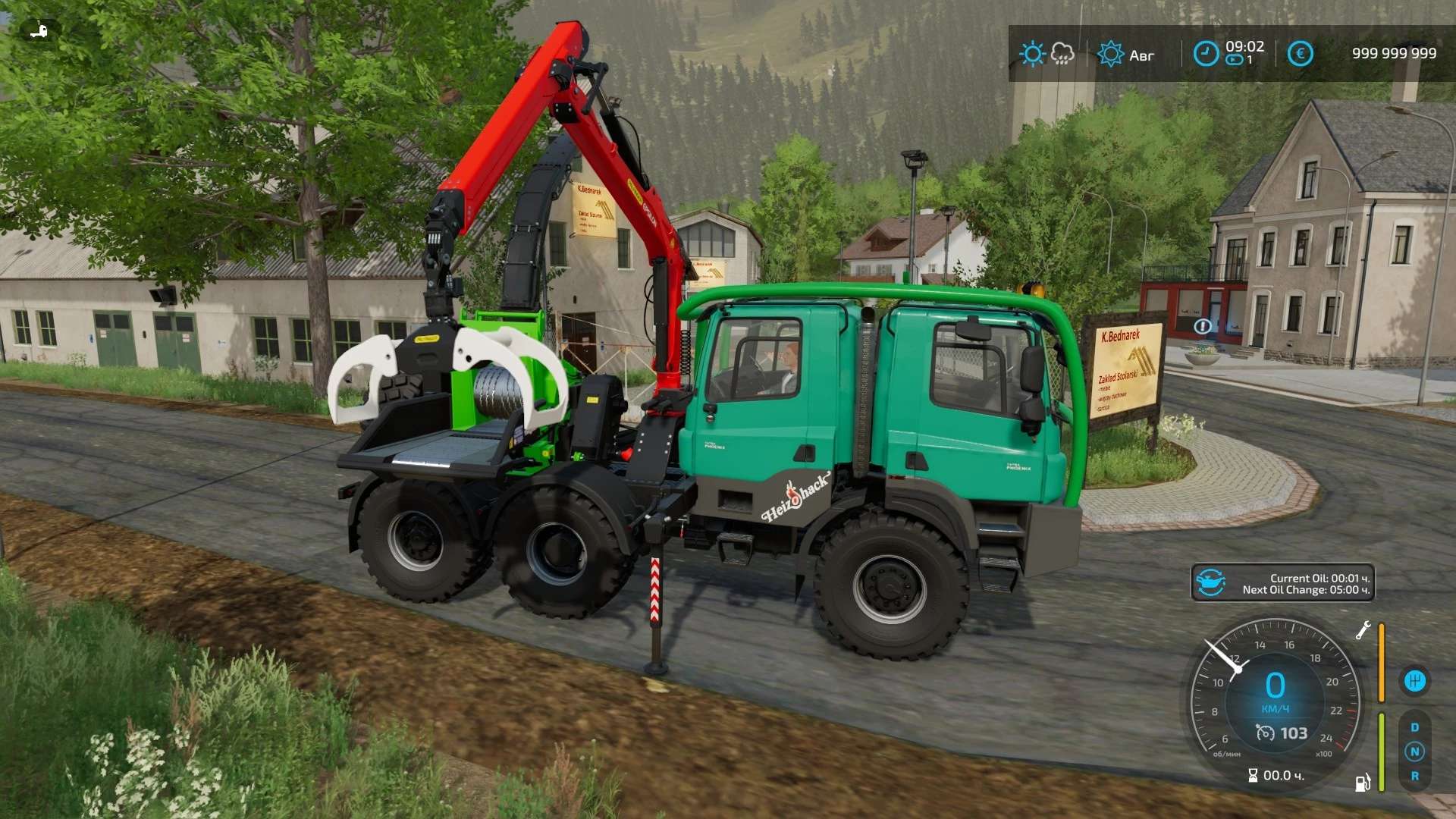The width and height of the screenshot is (1456, 819).
Task: Select Drive gear D
Action: [x=1414, y=727]
